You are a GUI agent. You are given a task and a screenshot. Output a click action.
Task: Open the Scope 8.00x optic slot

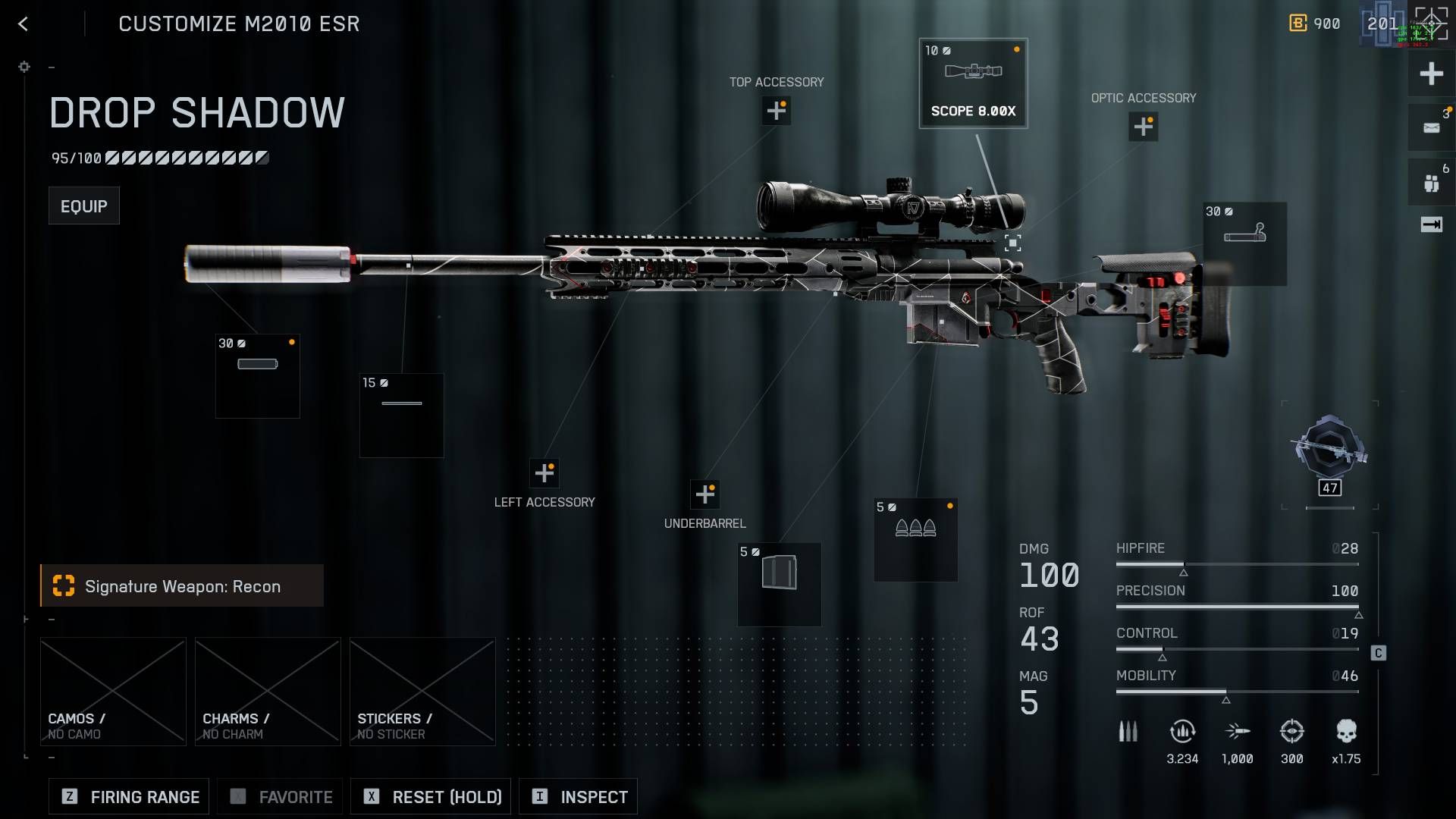tap(974, 83)
